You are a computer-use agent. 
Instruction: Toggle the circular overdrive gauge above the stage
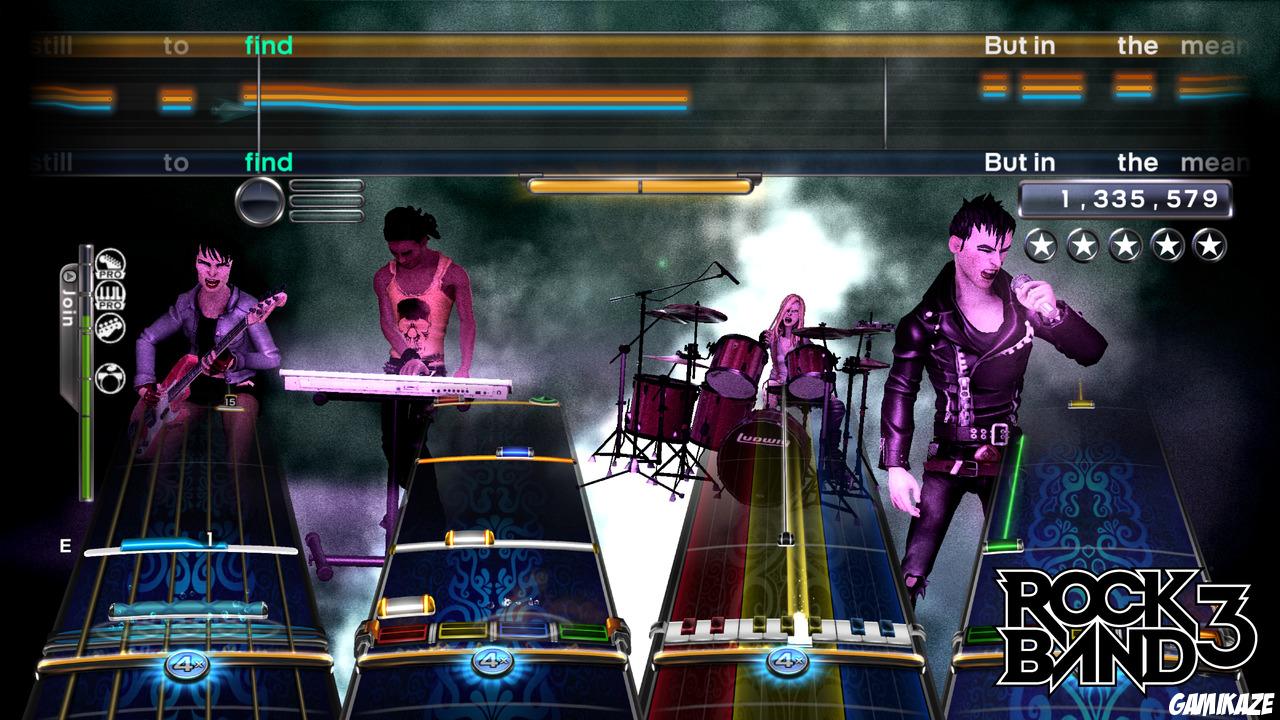pos(259,200)
